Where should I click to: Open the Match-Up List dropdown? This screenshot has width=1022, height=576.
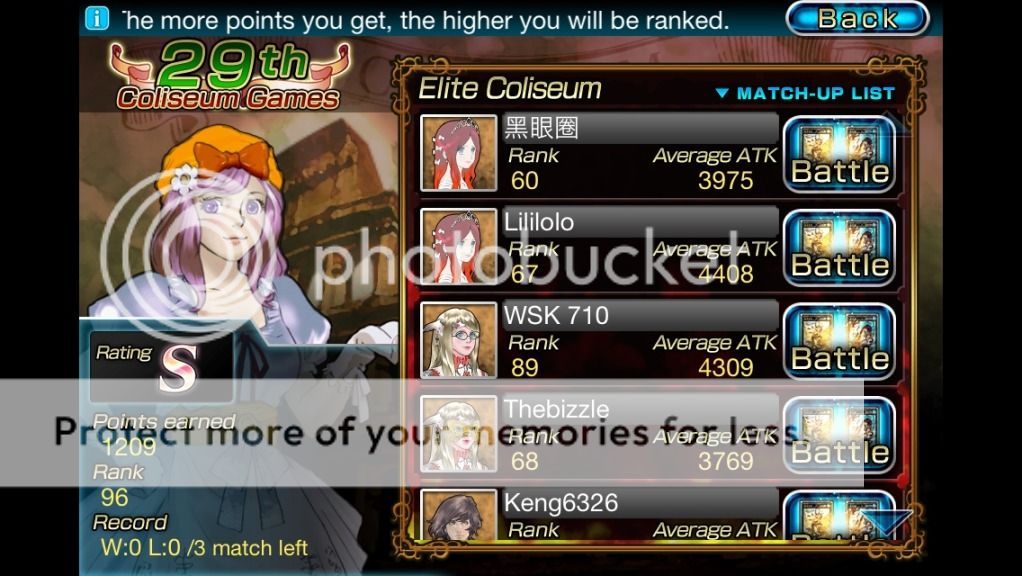click(x=805, y=93)
